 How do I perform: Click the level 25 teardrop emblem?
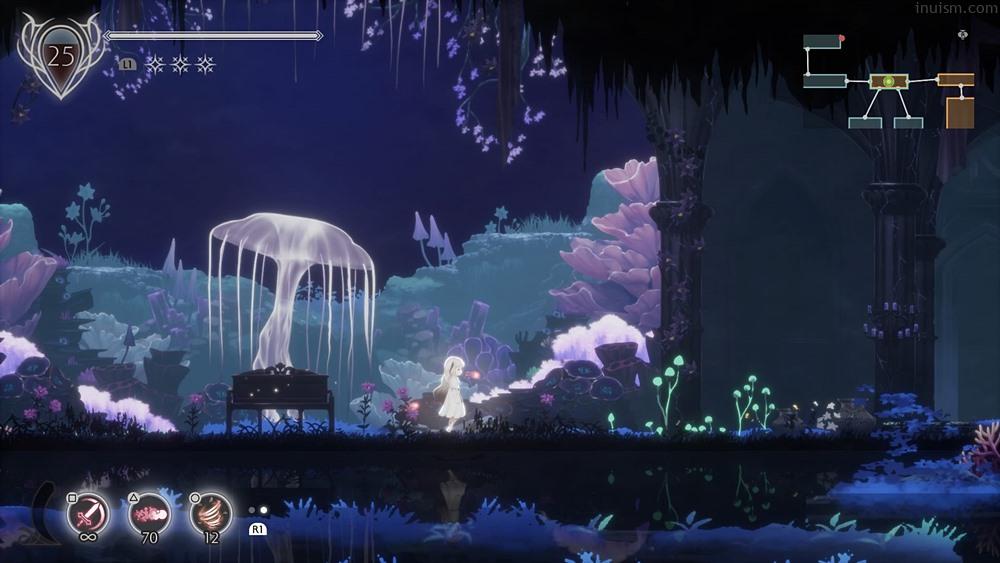tap(61, 57)
